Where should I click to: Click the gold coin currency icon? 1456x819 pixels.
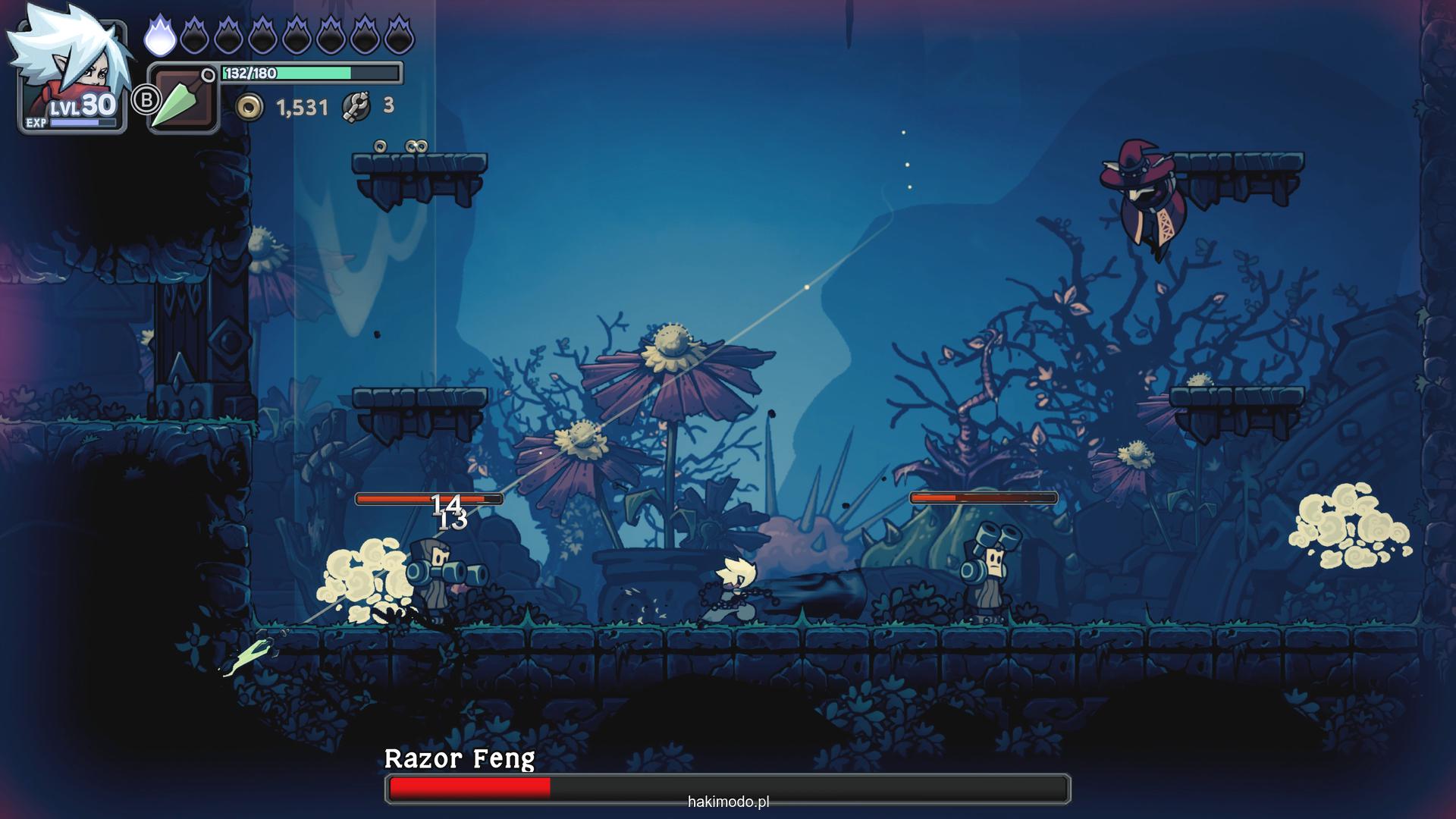(249, 108)
